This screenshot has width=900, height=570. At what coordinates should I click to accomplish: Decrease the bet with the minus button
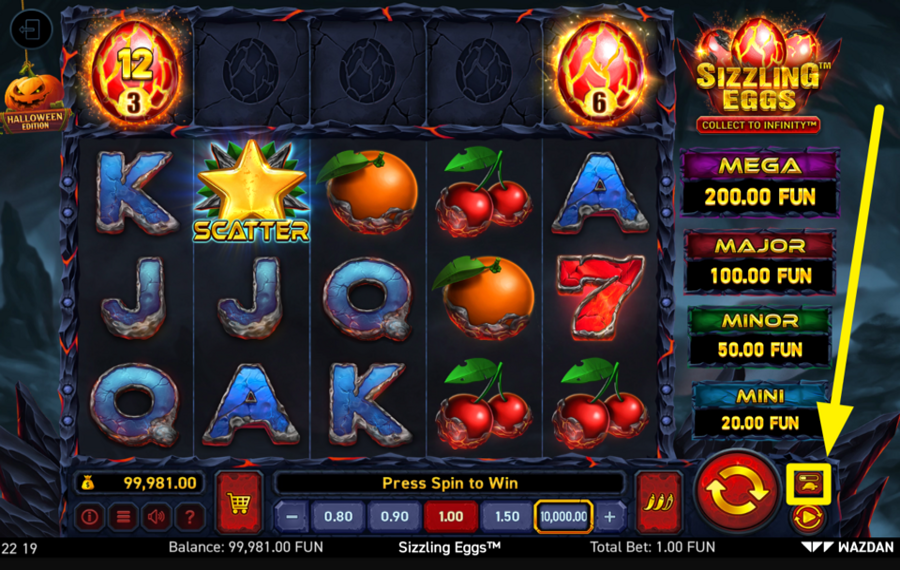tap(291, 516)
